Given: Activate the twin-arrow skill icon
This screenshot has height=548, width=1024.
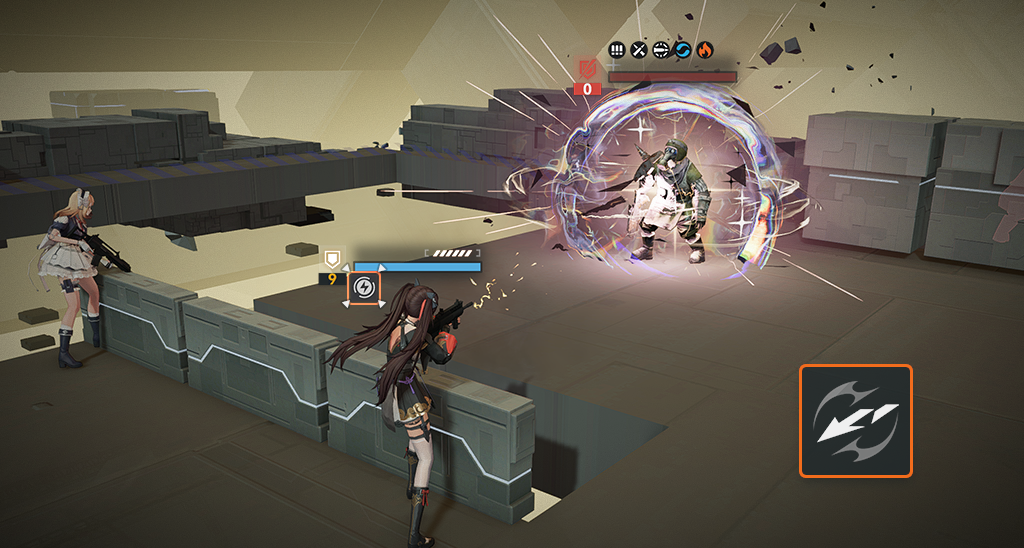Looking at the screenshot, I should tap(855, 420).
